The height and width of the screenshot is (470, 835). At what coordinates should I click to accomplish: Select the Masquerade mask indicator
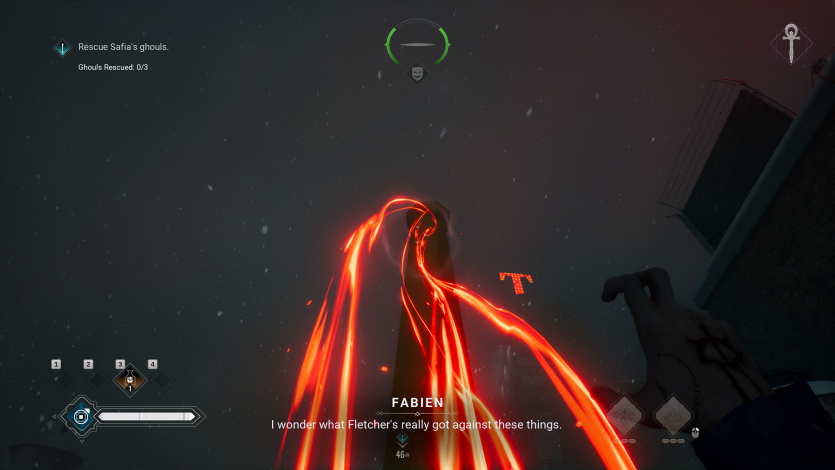point(417,72)
